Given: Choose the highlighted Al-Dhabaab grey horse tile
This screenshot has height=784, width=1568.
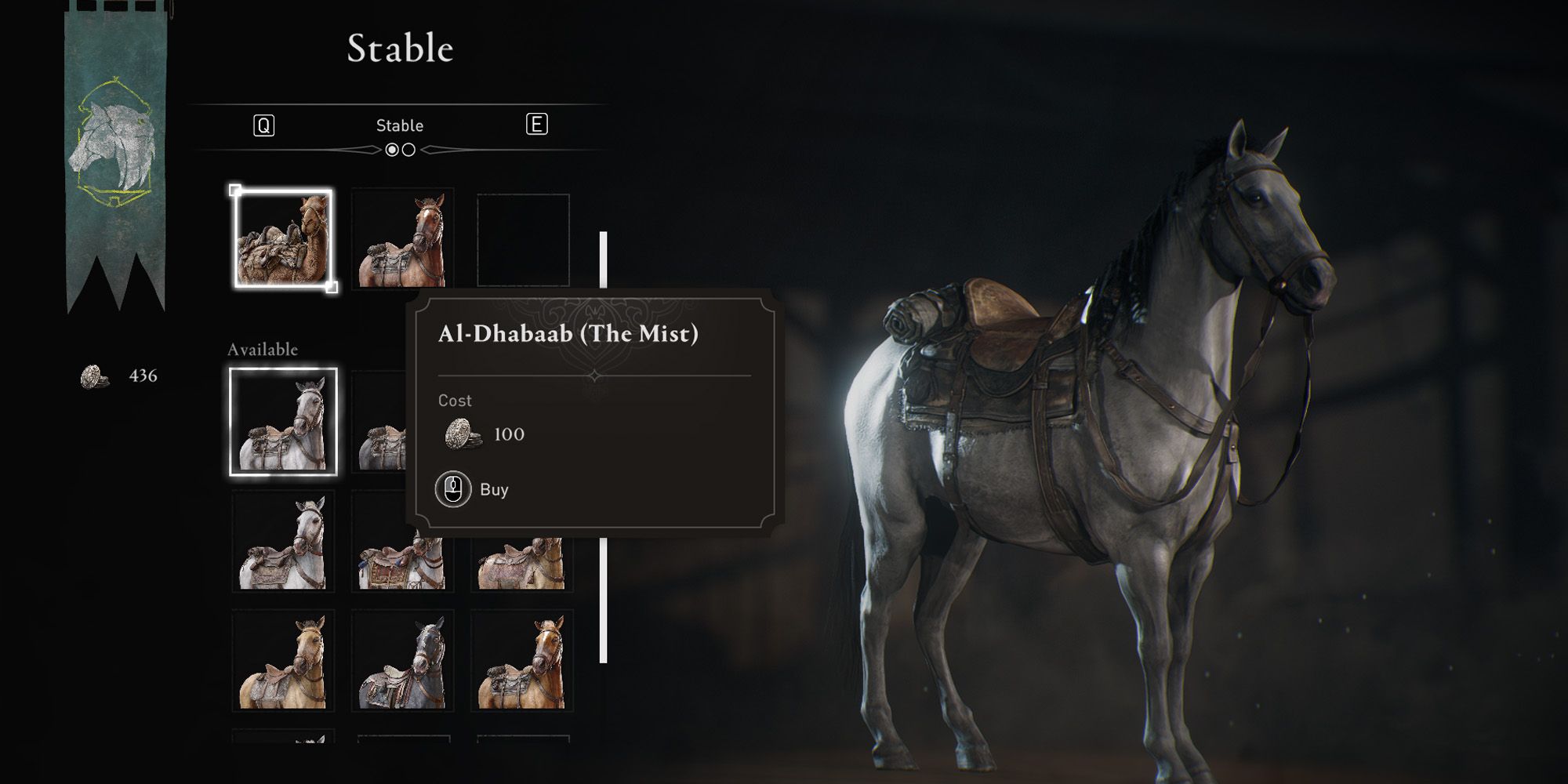Looking at the screenshot, I should [x=283, y=422].
